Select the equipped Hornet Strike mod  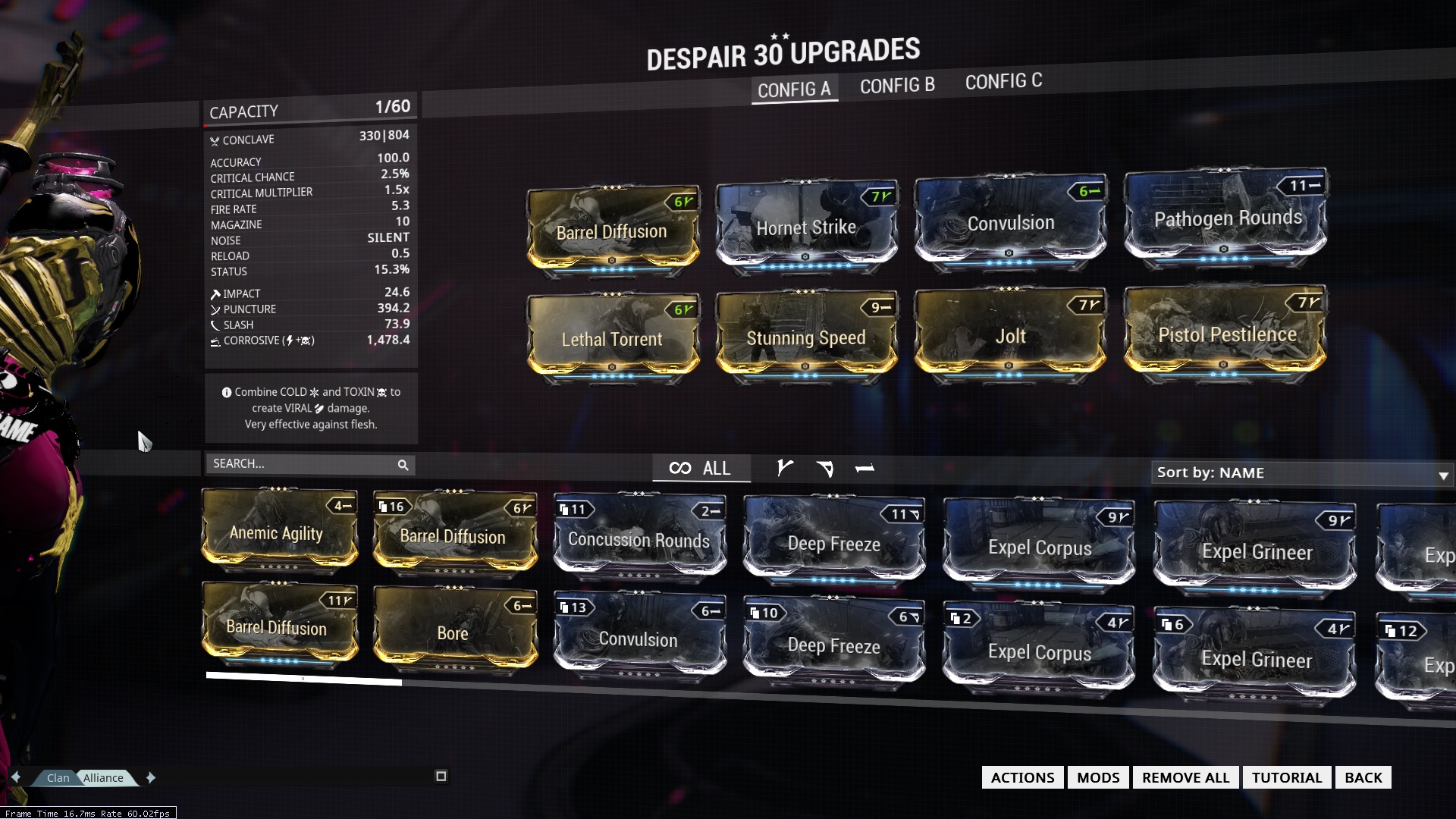point(806,227)
